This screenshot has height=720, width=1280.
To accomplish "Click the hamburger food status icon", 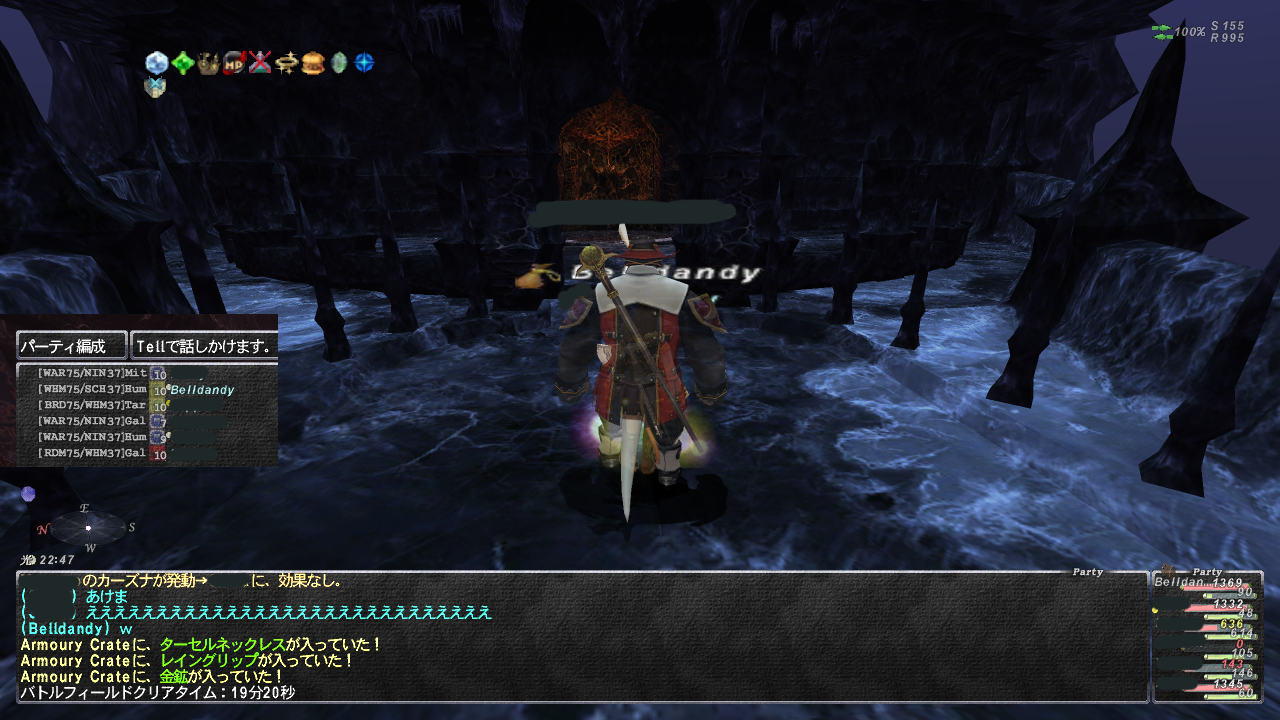I will pos(313,63).
